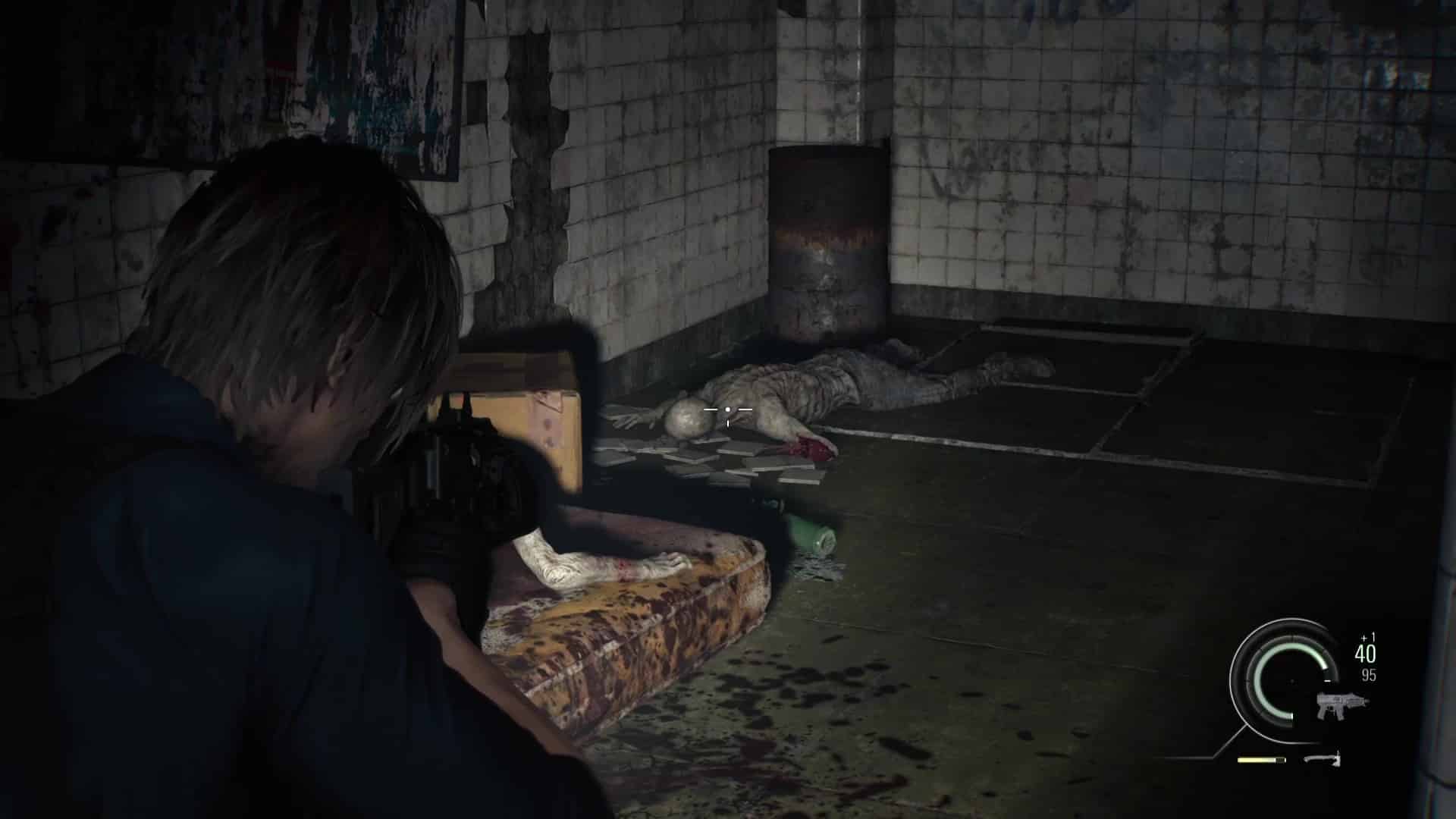The width and height of the screenshot is (1456, 819).
Task: Select the equipped SMG weapon icon
Action: pyautogui.click(x=1341, y=706)
